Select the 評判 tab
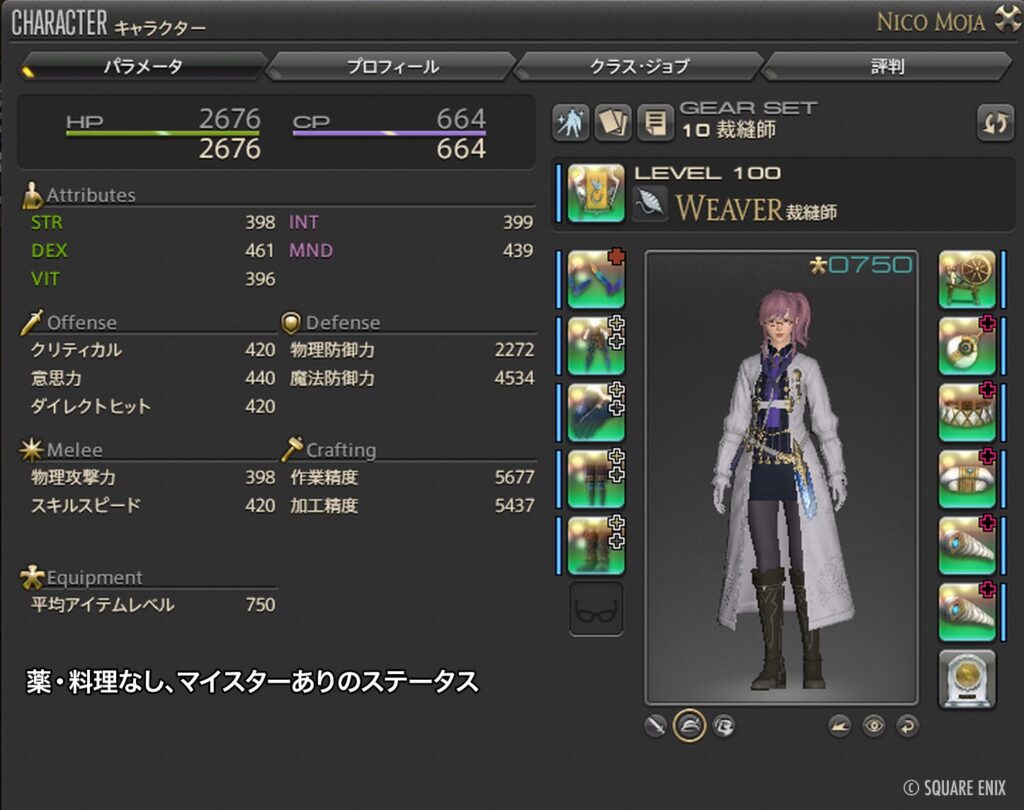Screen dimensions: 1024x810 [886, 67]
